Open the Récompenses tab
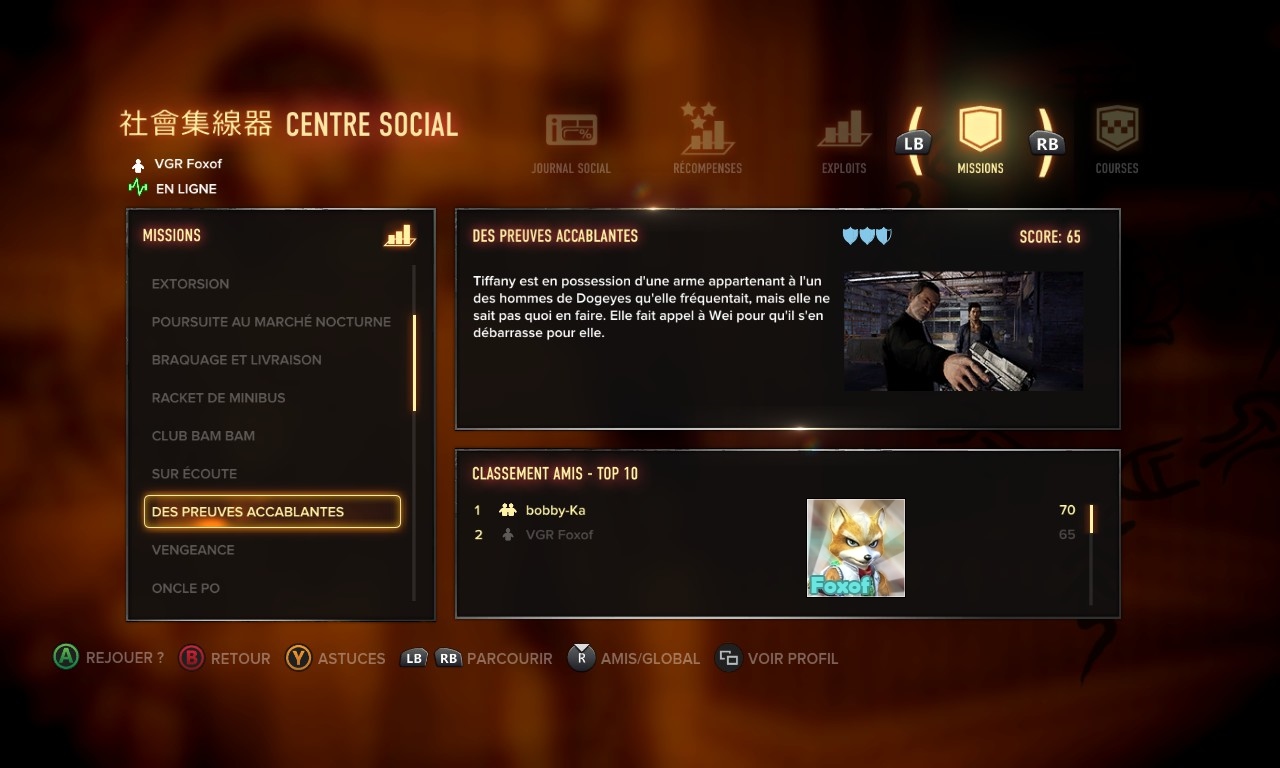1280x768 pixels. pos(707,140)
